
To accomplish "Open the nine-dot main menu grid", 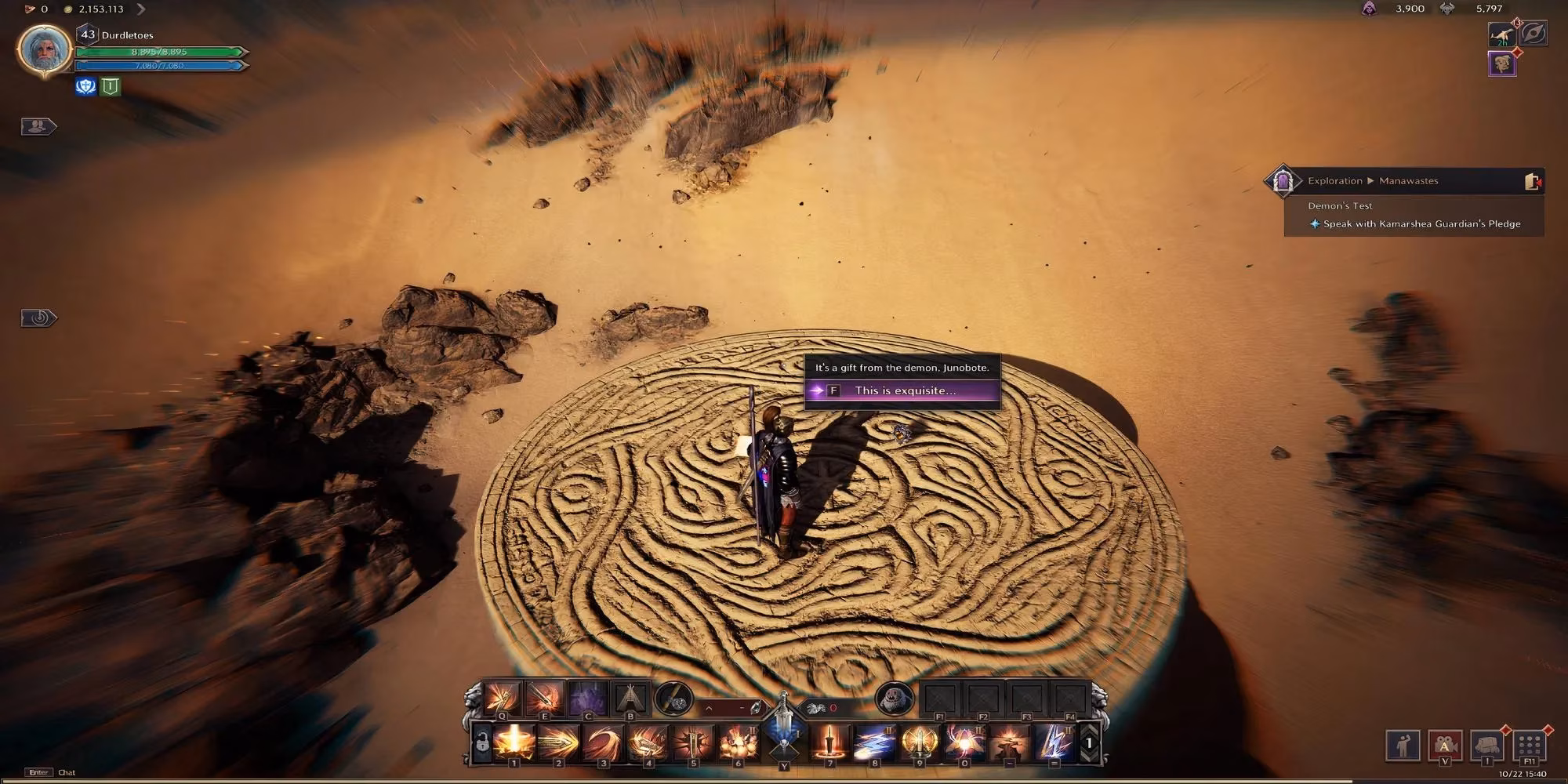I will tap(1529, 745).
